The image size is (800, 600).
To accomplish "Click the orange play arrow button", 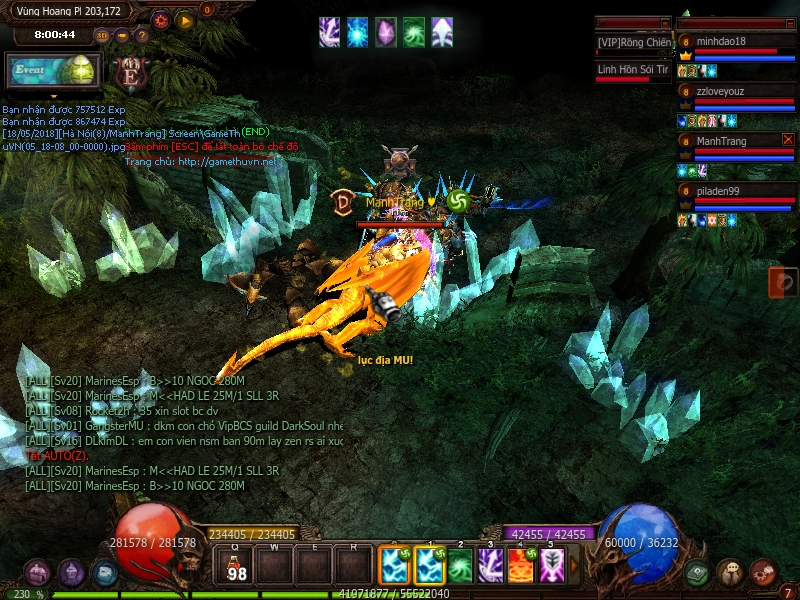I will click(185, 20).
